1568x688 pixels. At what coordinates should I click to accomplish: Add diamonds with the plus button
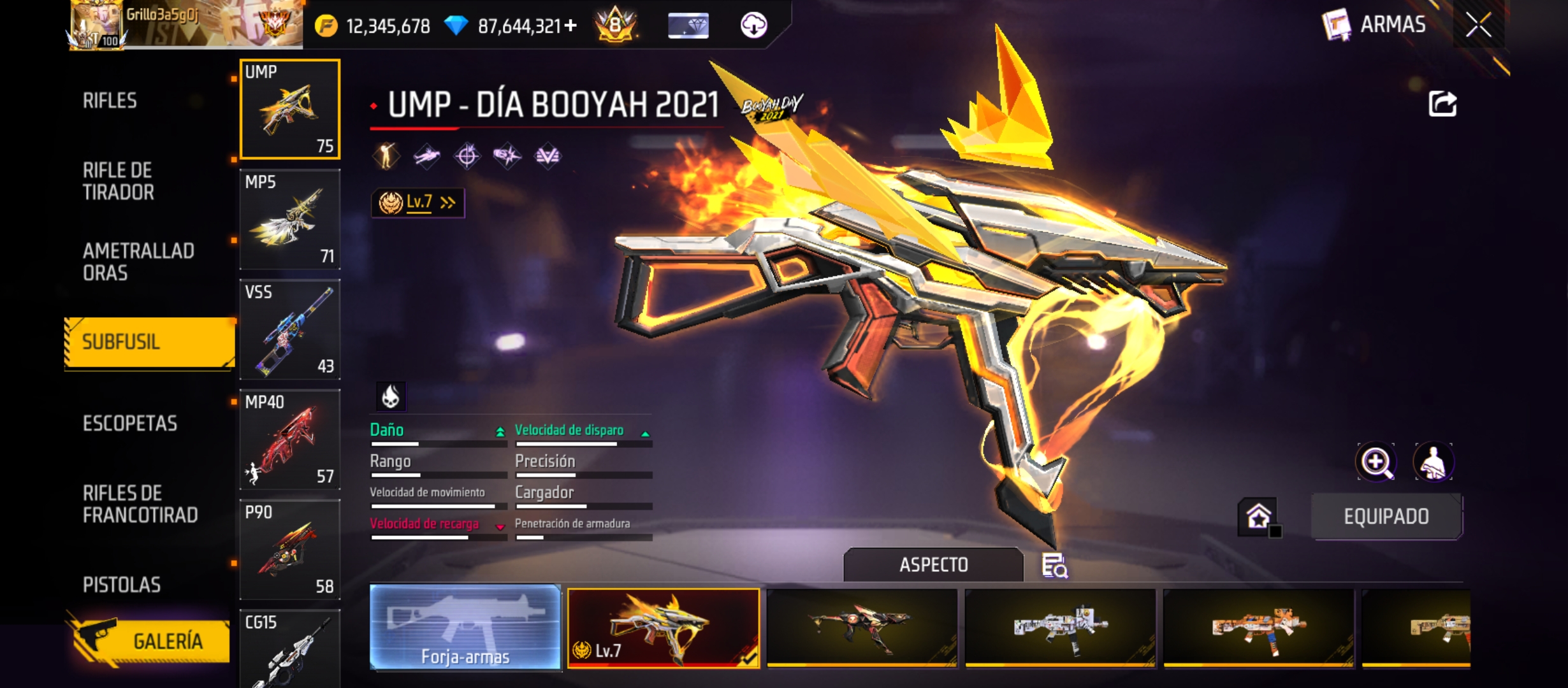[x=570, y=25]
